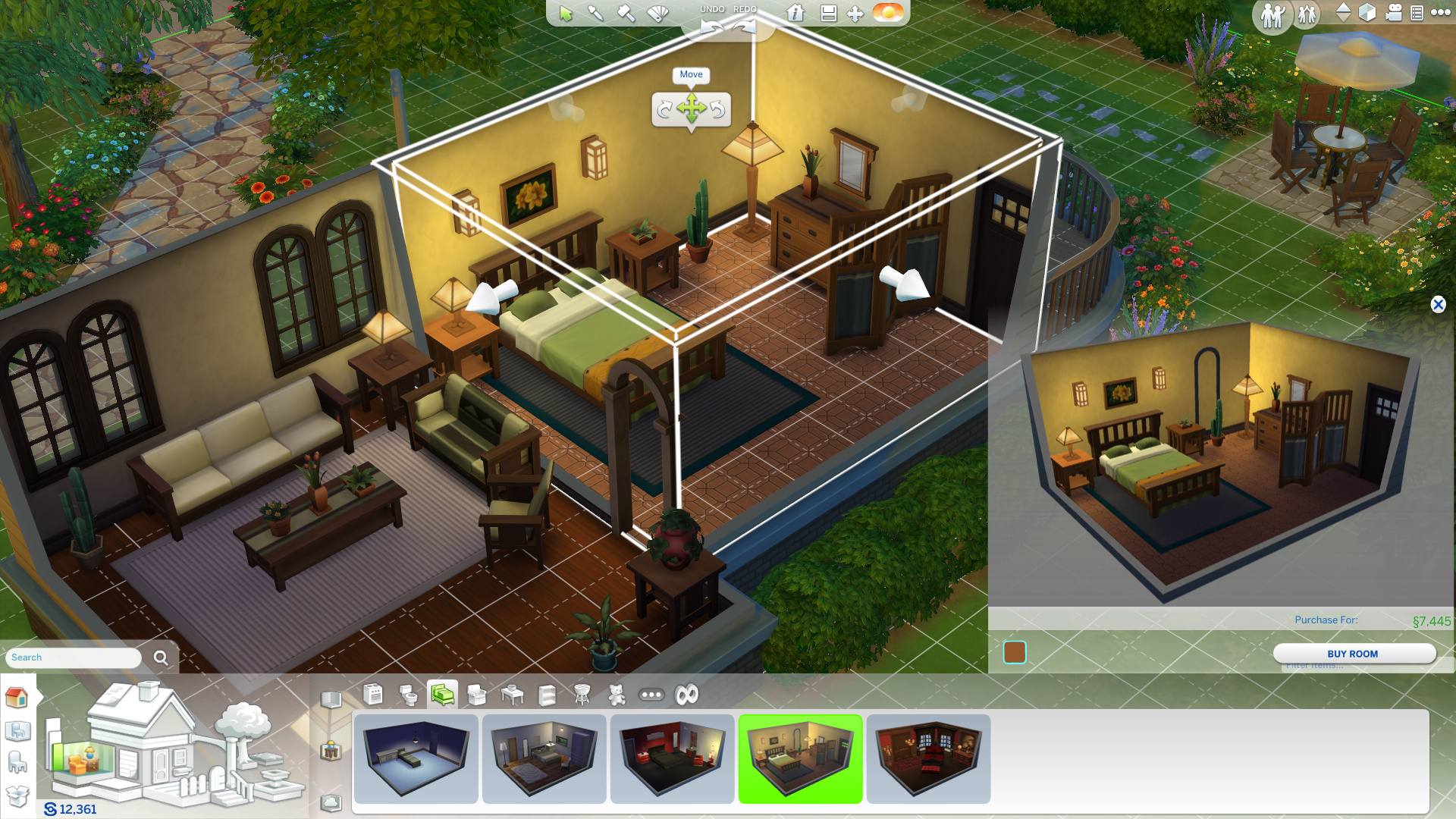Expand the extra object categories ellipsis

pyautogui.click(x=652, y=692)
